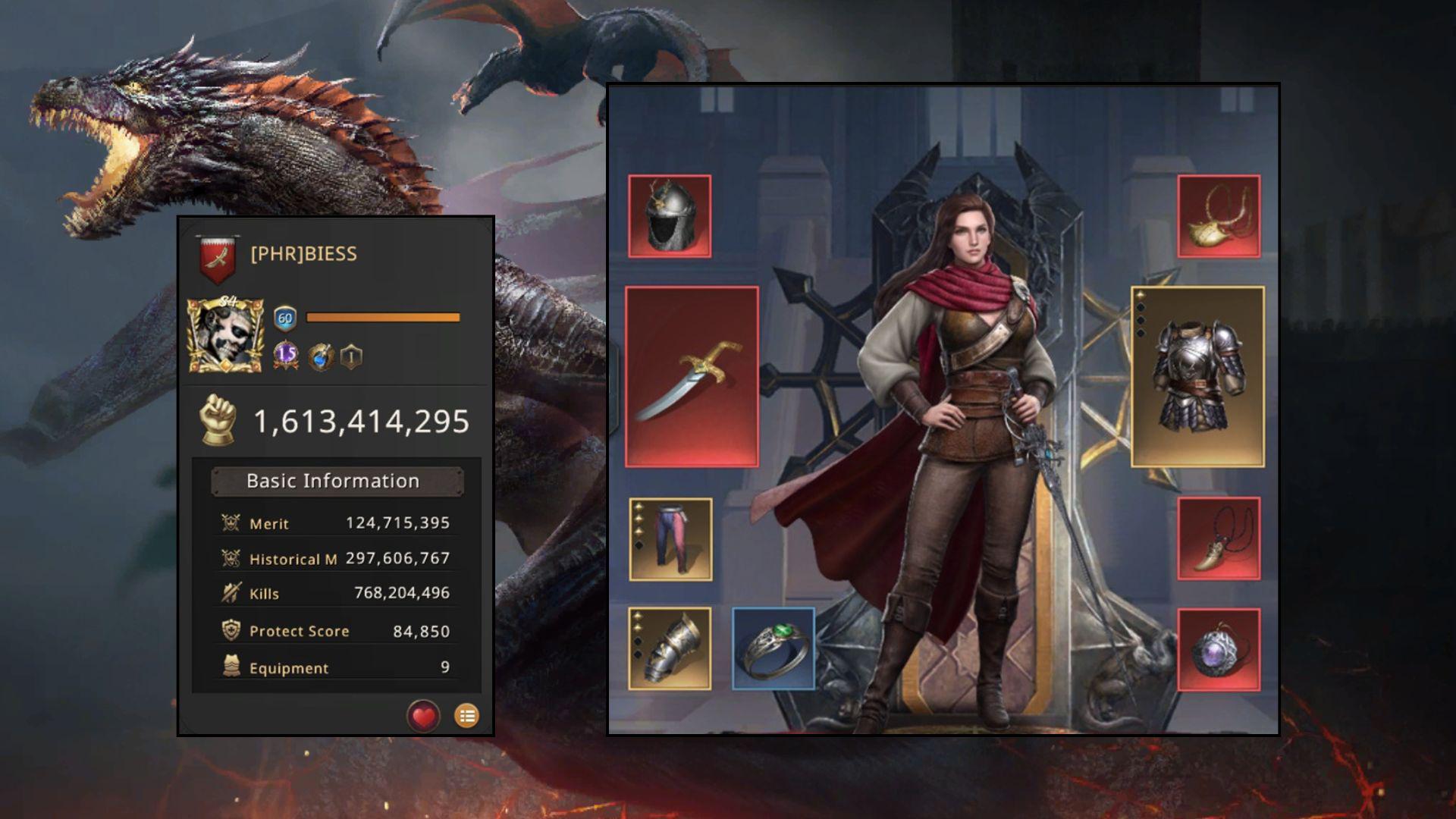
Task: Open the orange list details button
Action: [466, 716]
